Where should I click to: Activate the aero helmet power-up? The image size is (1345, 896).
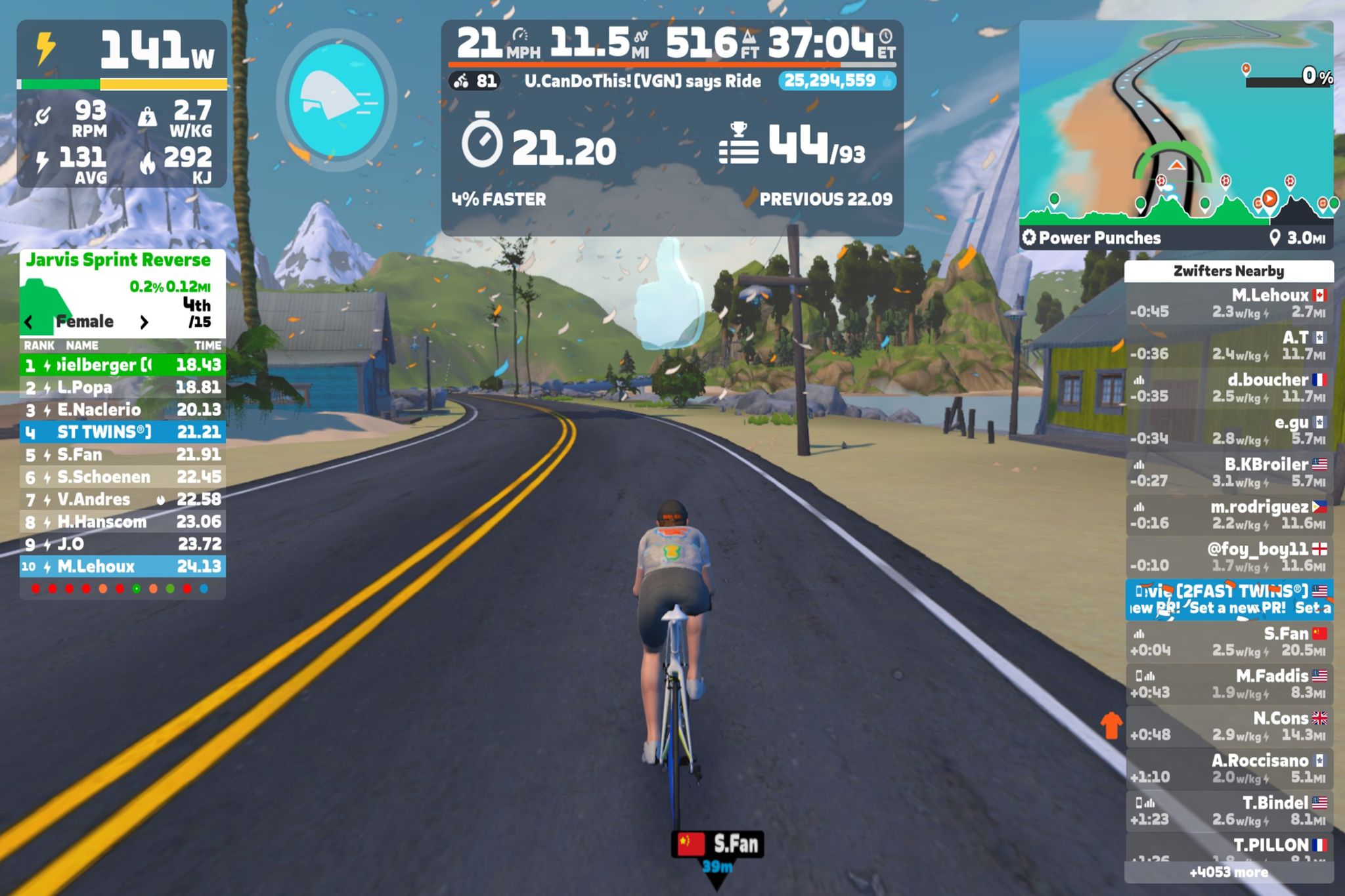point(337,100)
